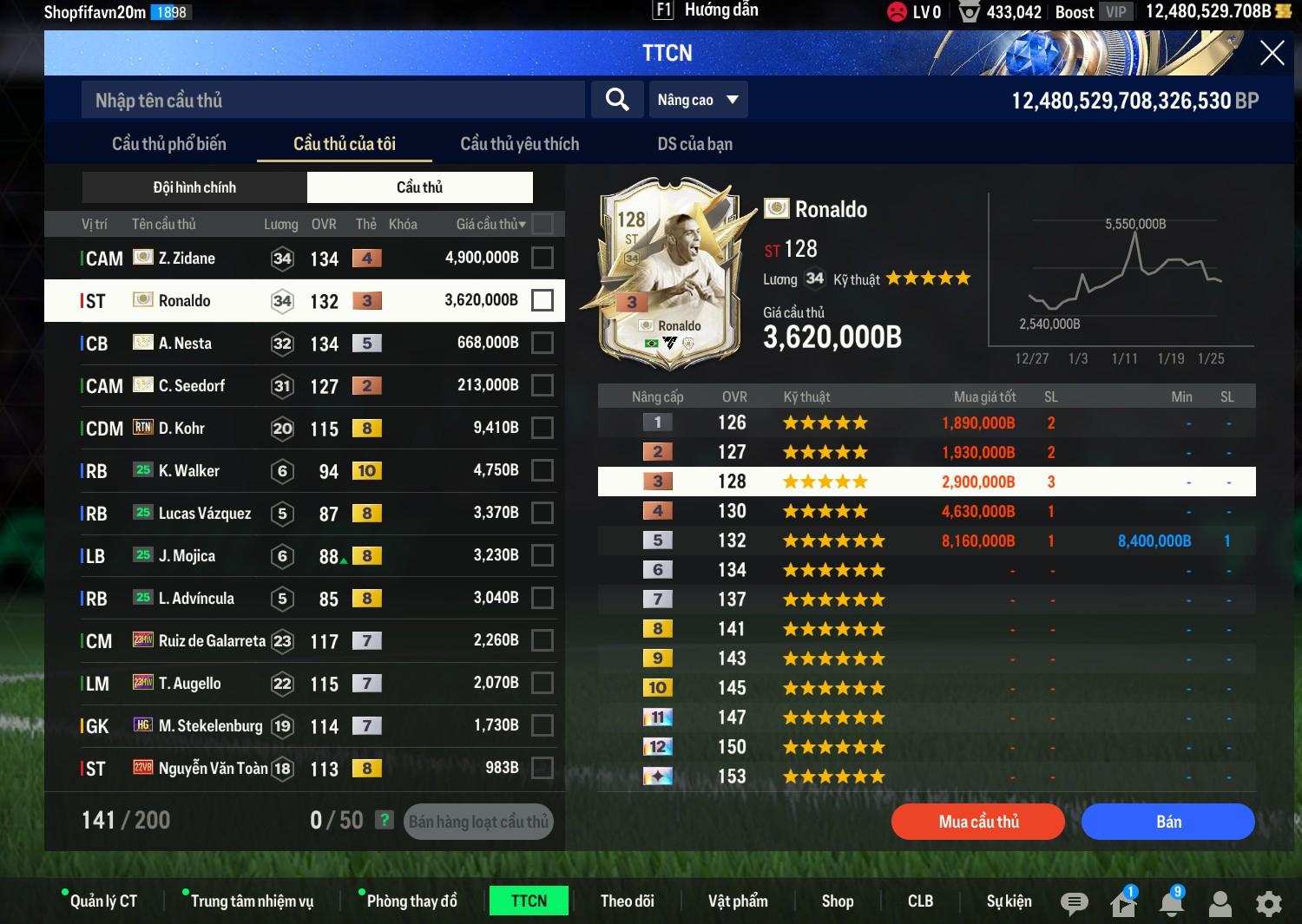Select Z. Zidane in the player list
1302x924 pixels.
pyautogui.click(x=187, y=259)
